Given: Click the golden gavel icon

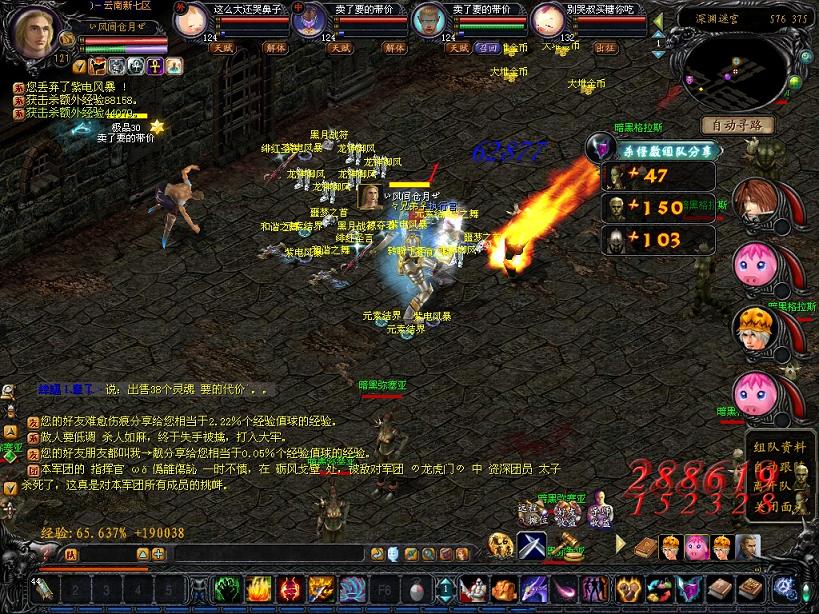Looking at the screenshot, I should point(566,546).
